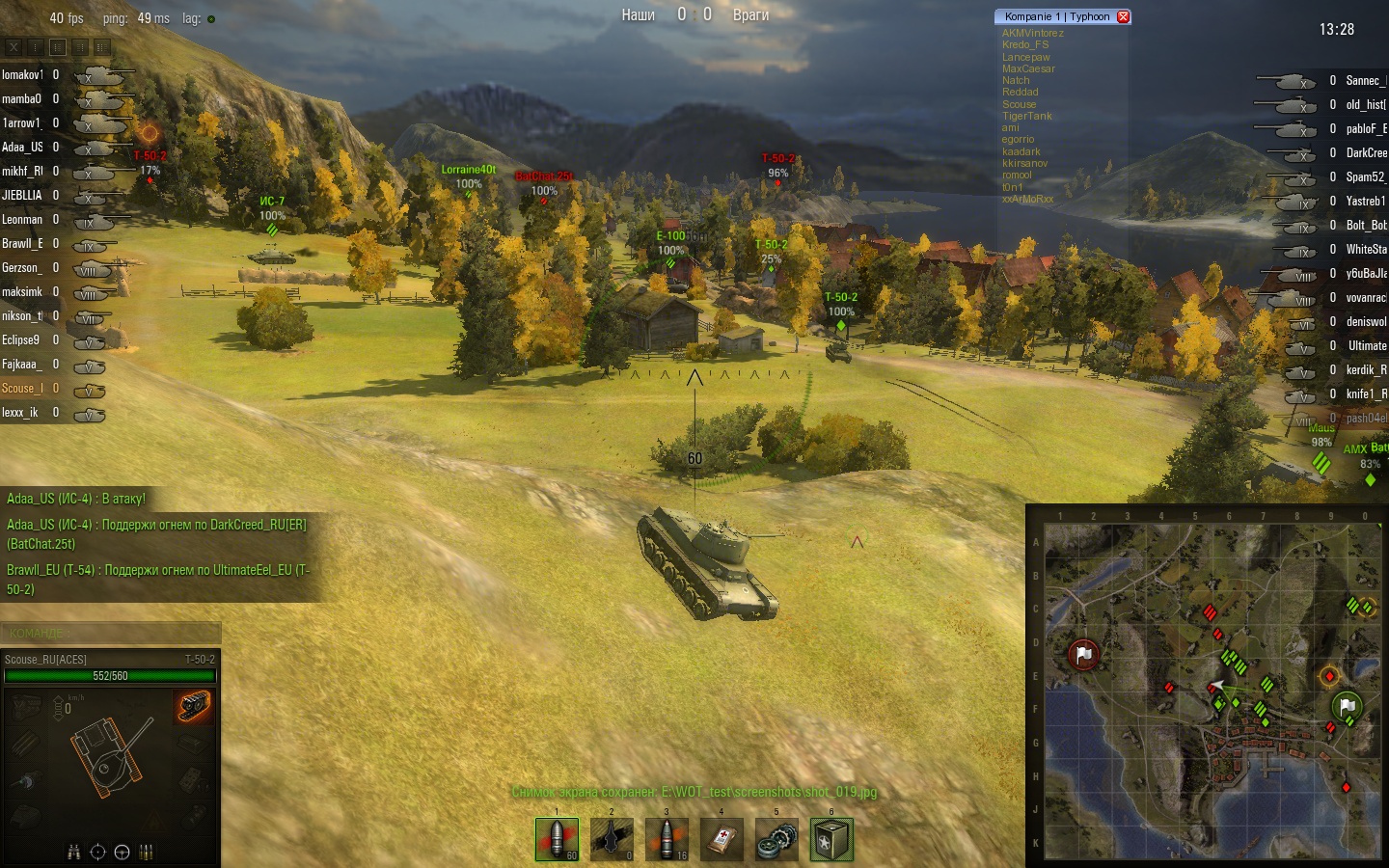Select Adaa_US in the allied team list
1389x868 pixels.
pyautogui.click(x=22, y=148)
